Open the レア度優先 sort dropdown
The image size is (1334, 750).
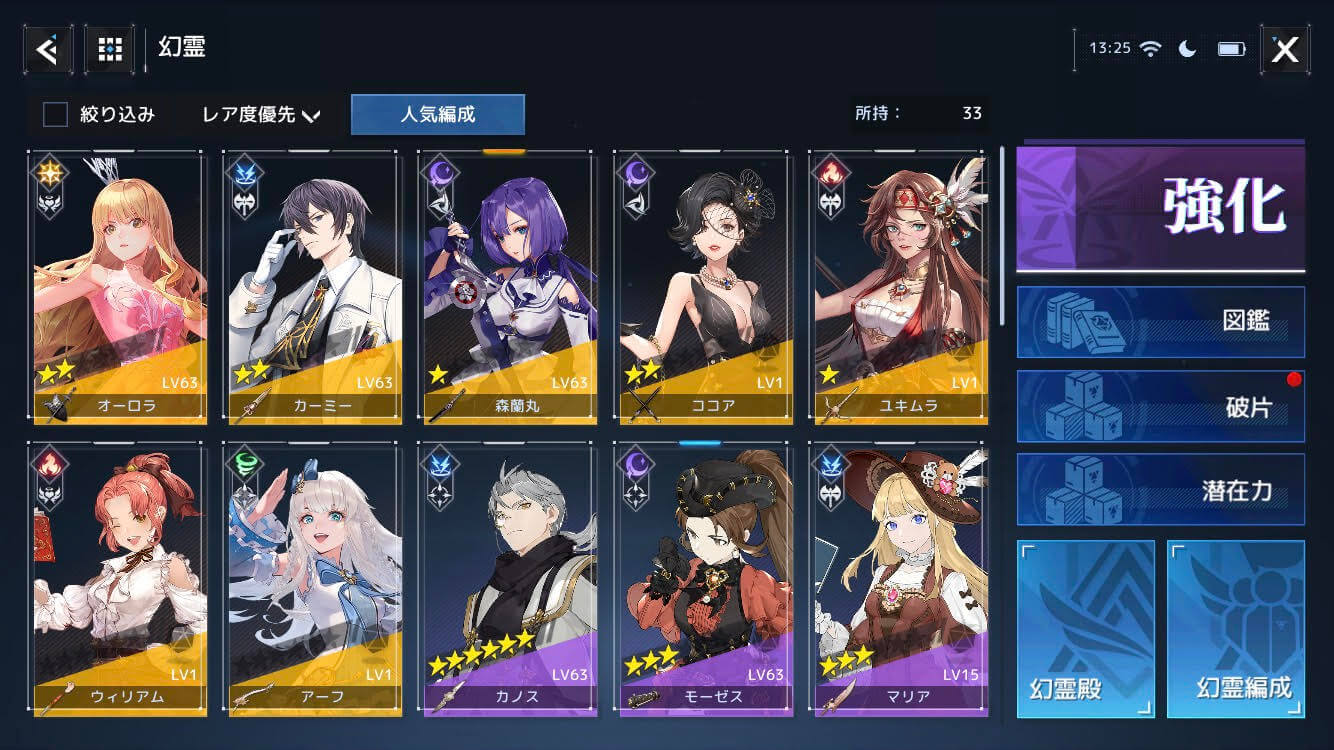click(x=260, y=115)
